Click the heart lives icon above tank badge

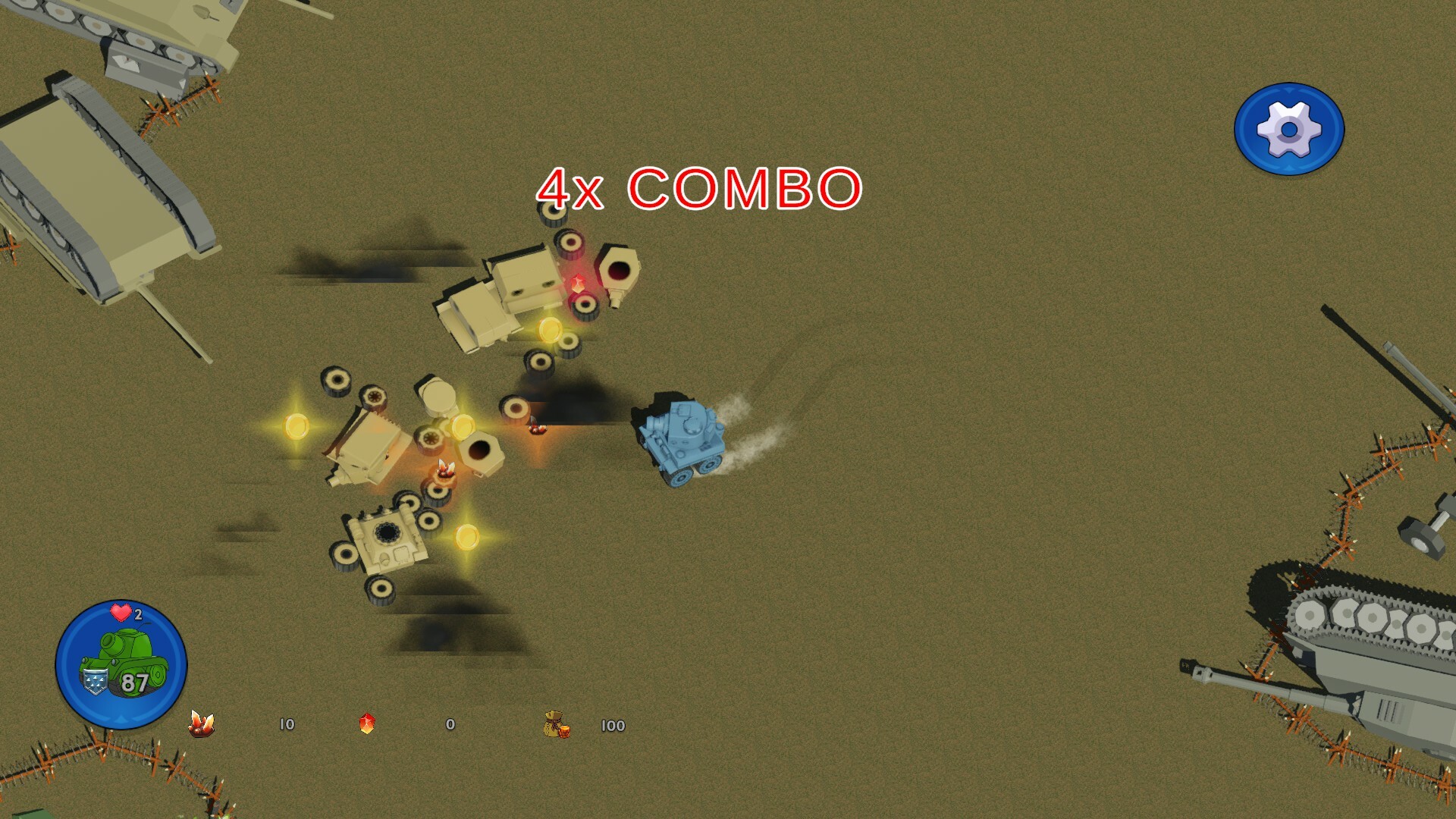pos(120,613)
